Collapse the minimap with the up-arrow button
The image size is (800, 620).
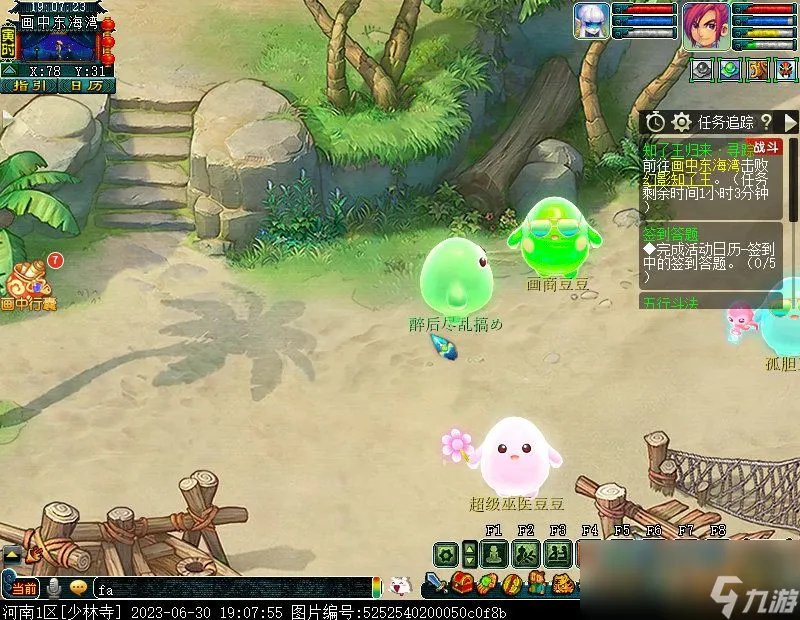8,70
